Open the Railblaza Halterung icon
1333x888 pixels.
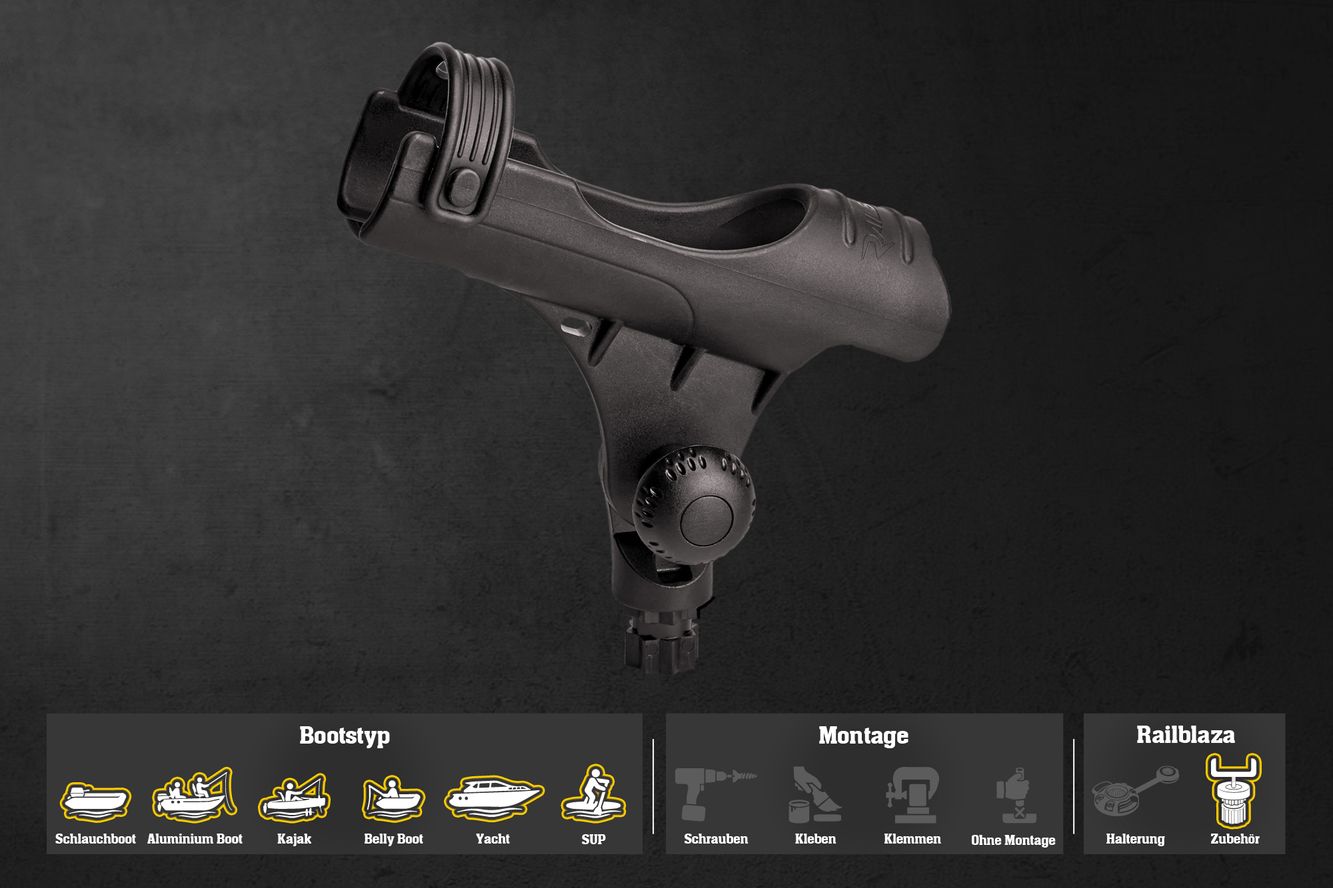[1134, 793]
